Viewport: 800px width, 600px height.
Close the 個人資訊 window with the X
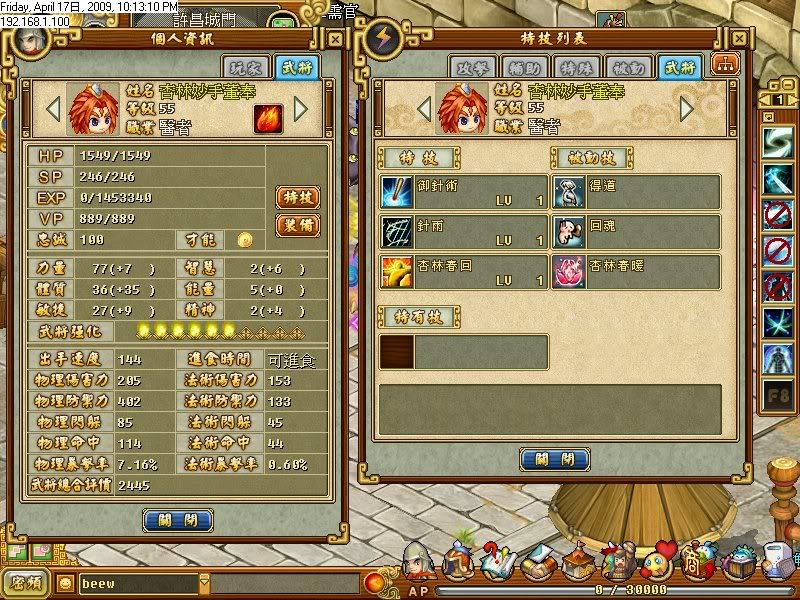(x=335, y=41)
